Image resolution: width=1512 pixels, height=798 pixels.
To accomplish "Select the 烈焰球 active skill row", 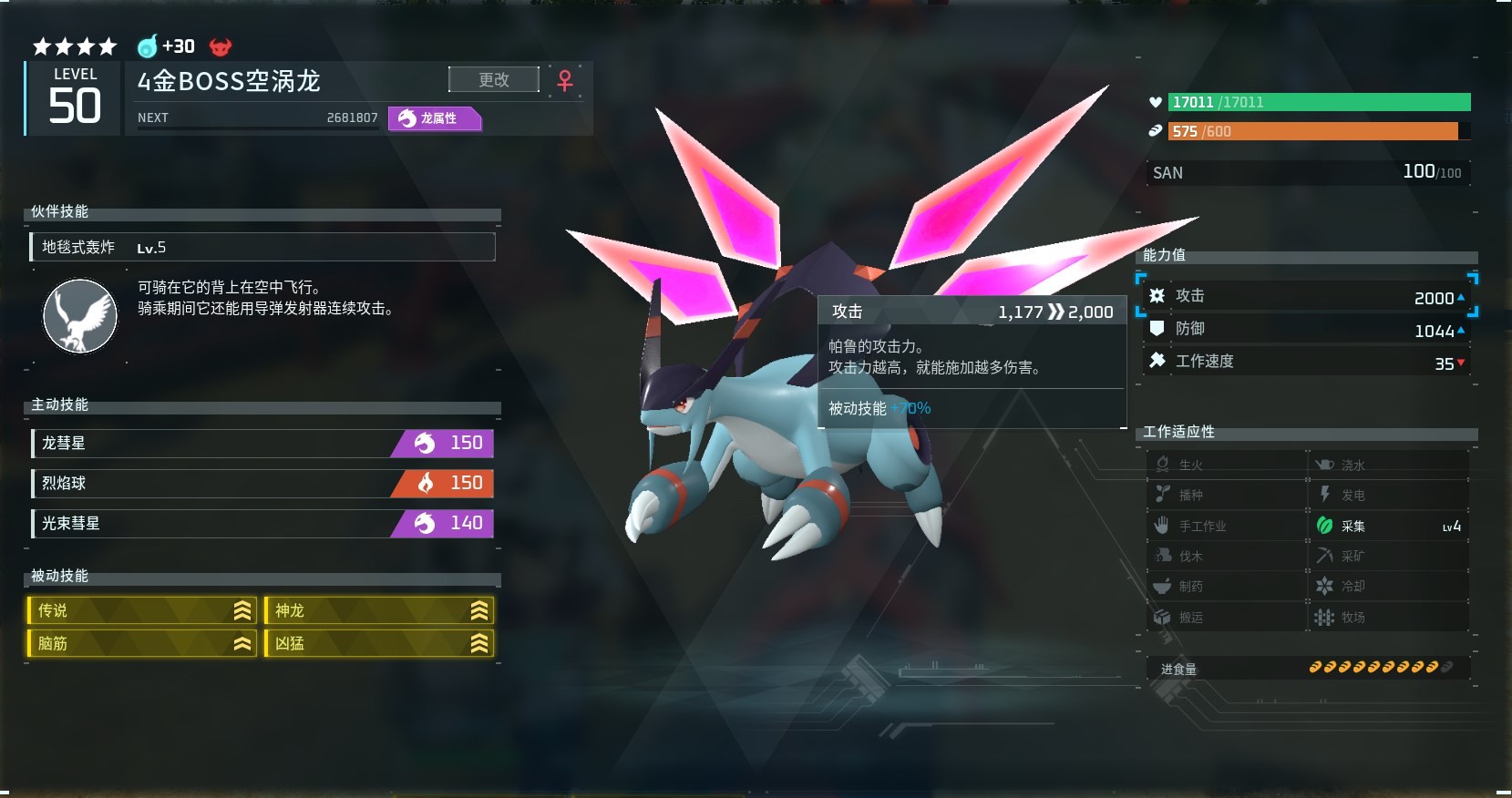I will [x=262, y=484].
